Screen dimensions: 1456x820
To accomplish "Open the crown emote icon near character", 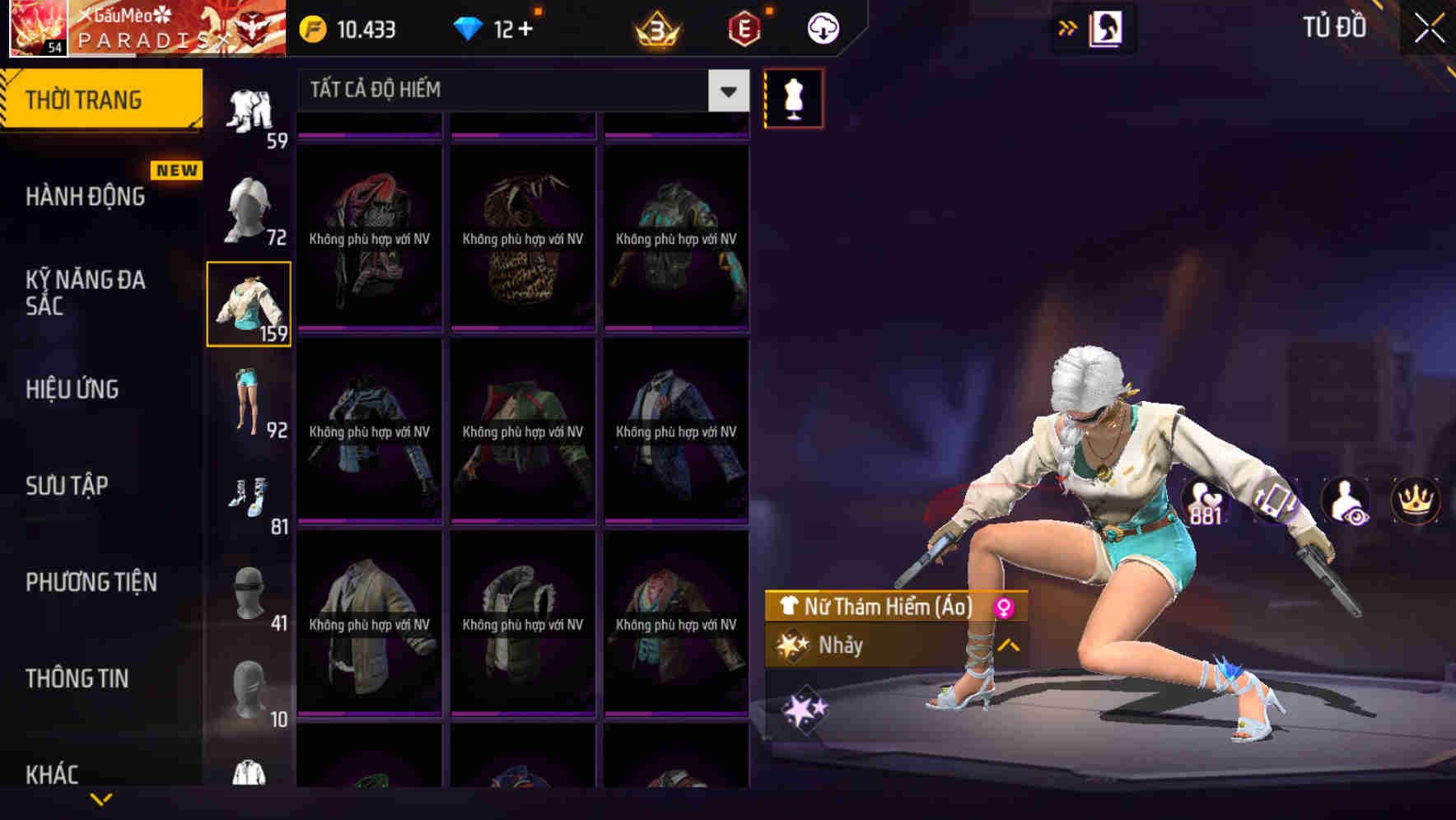I will [1414, 501].
